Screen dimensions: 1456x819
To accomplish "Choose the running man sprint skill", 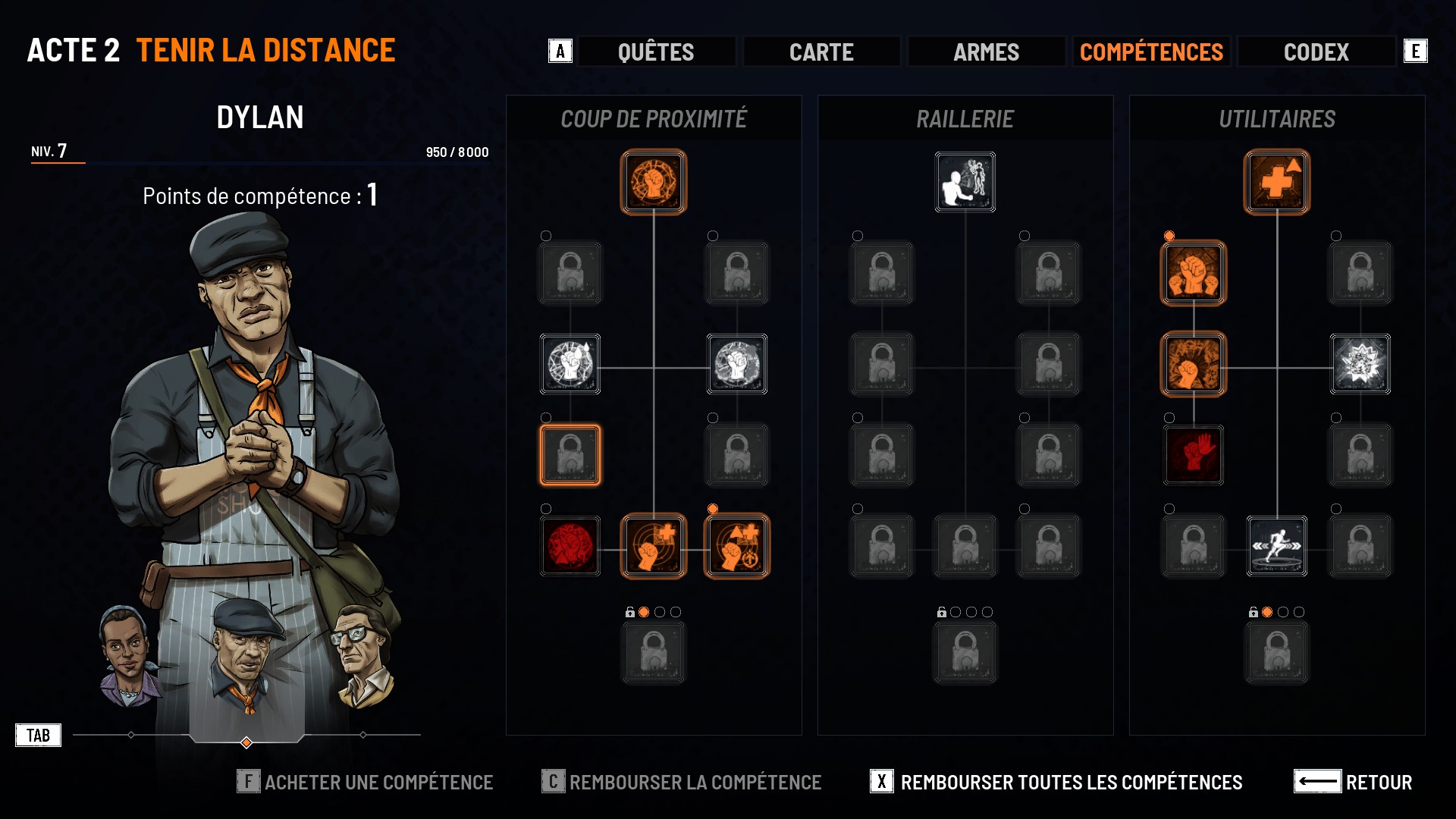I will coord(1277,546).
